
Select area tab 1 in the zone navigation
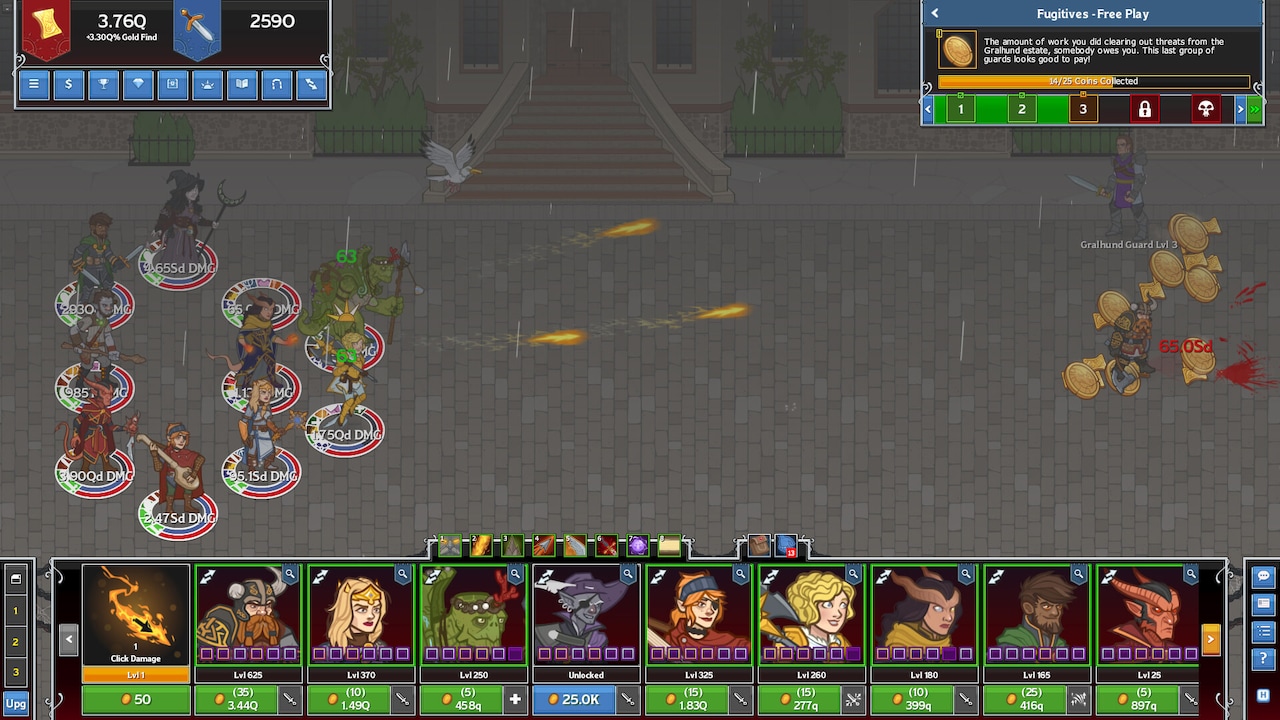pos(960,109)
